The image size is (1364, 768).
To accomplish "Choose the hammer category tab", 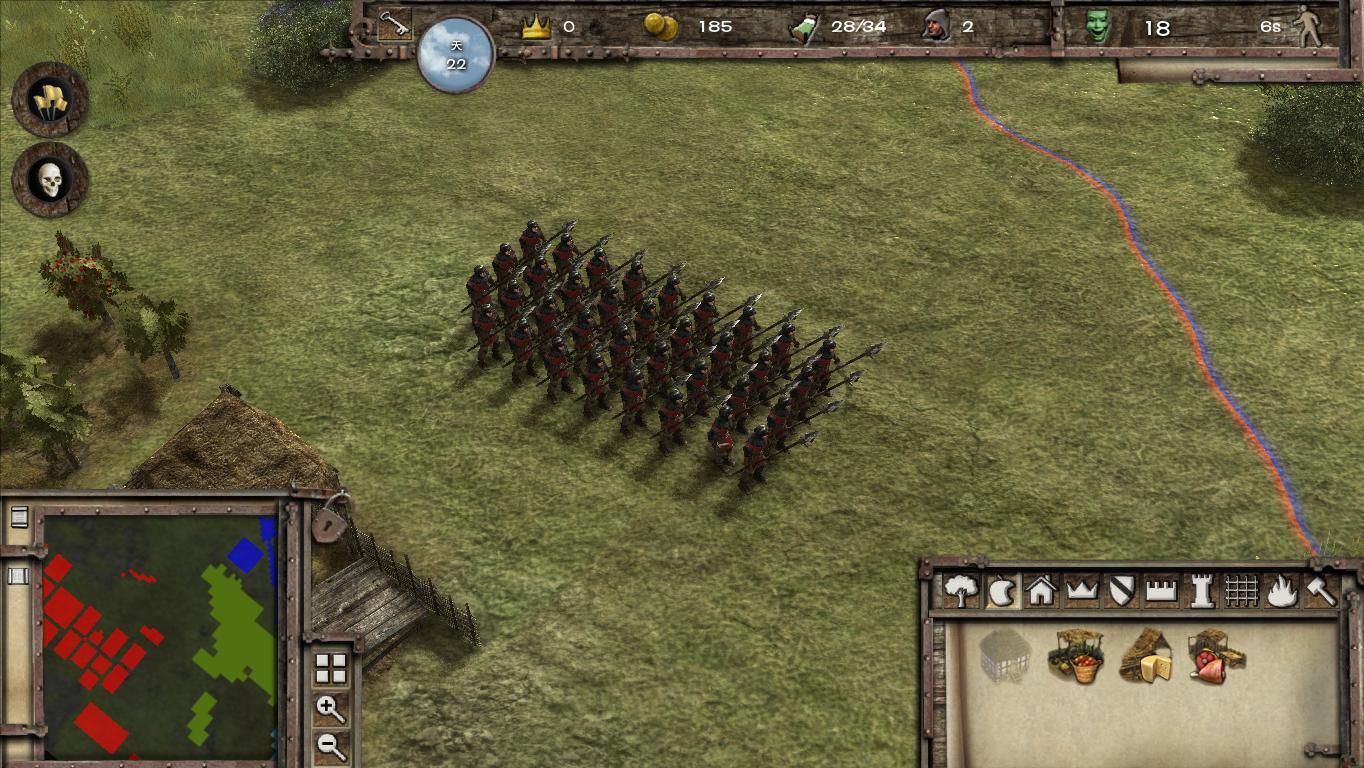I will click(1321, 591).
